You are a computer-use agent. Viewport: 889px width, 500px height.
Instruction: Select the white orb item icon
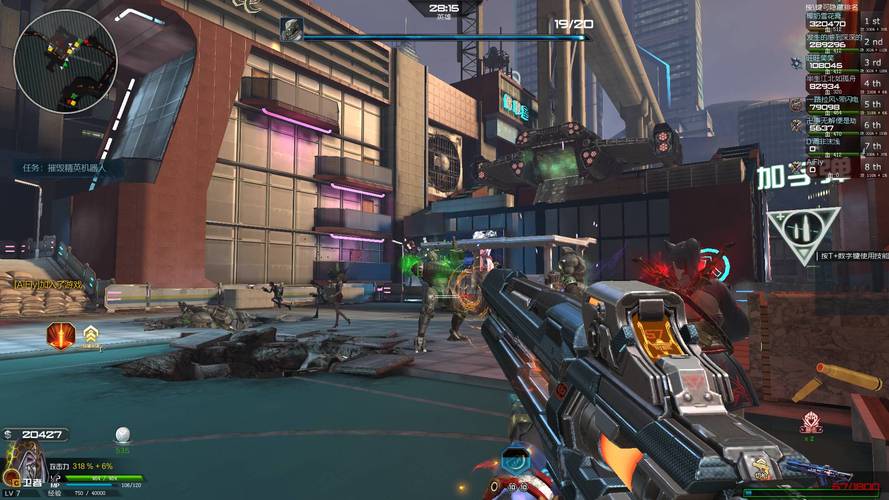click(x=123, y=435)
